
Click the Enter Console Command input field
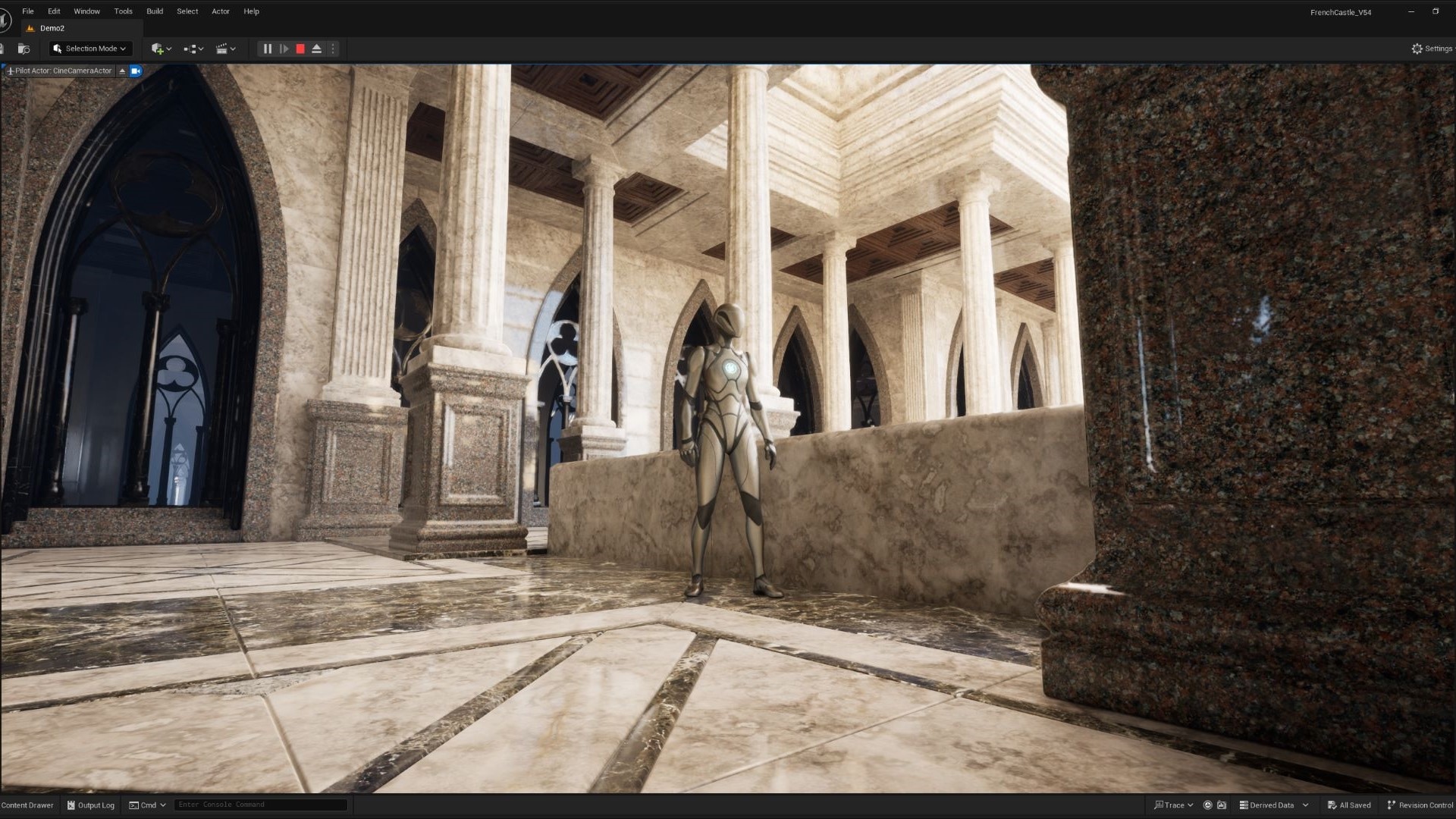pos(260,804)
